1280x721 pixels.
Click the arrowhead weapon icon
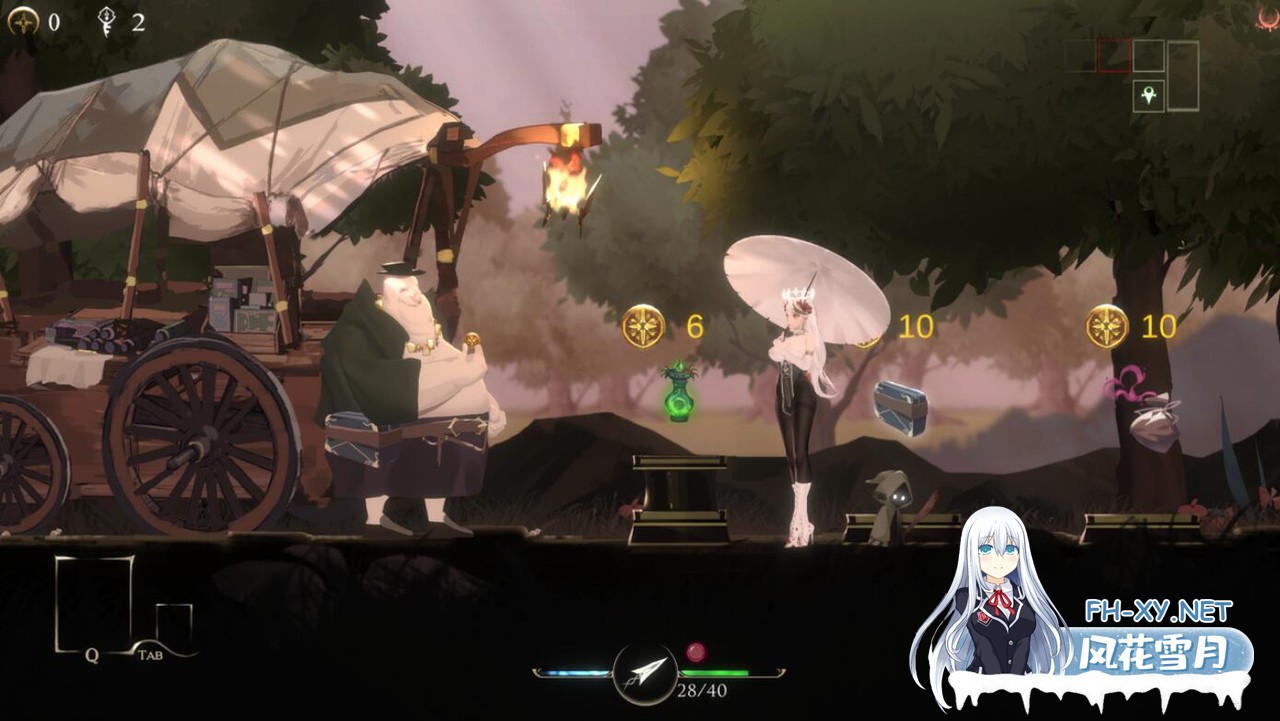tap(644, 672)
